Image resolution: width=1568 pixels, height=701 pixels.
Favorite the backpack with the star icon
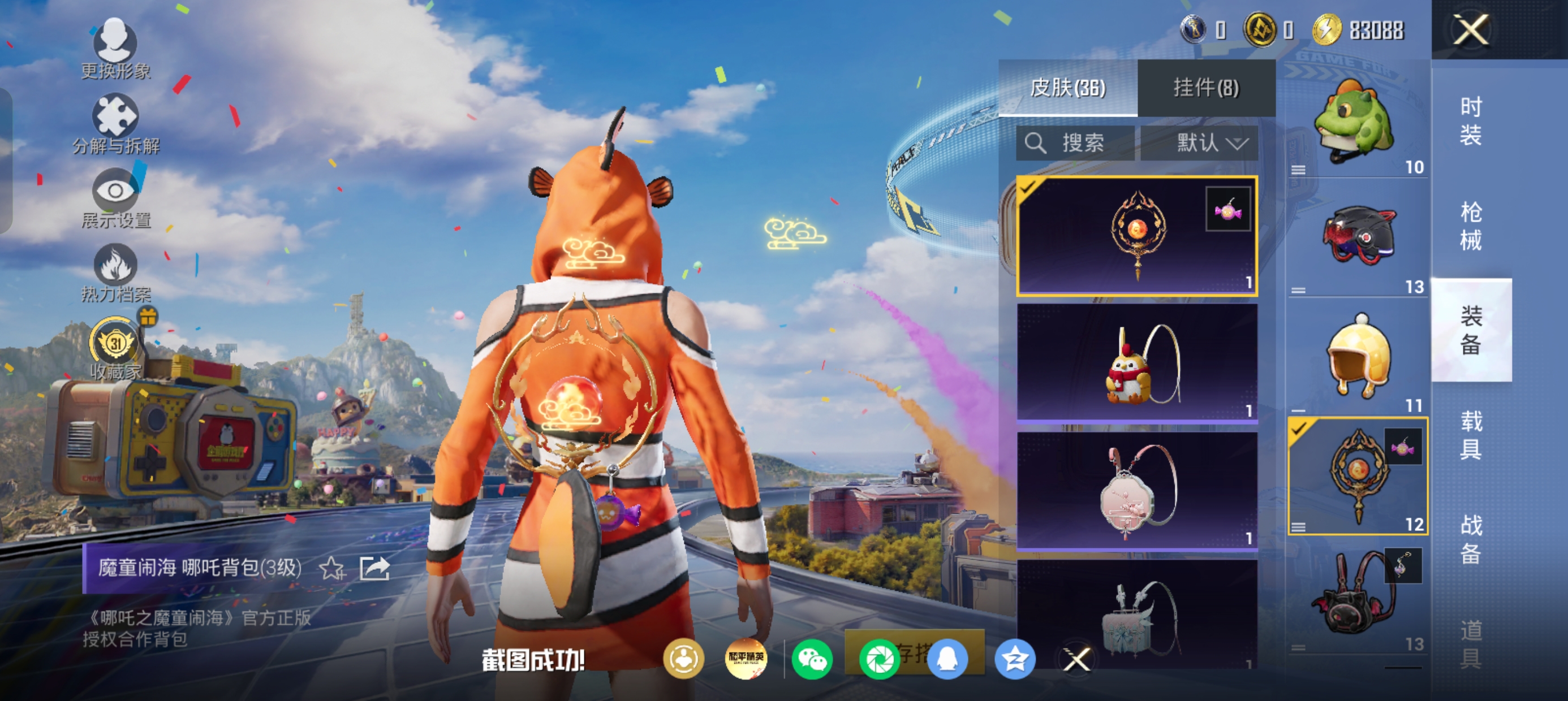click(333, 569)
